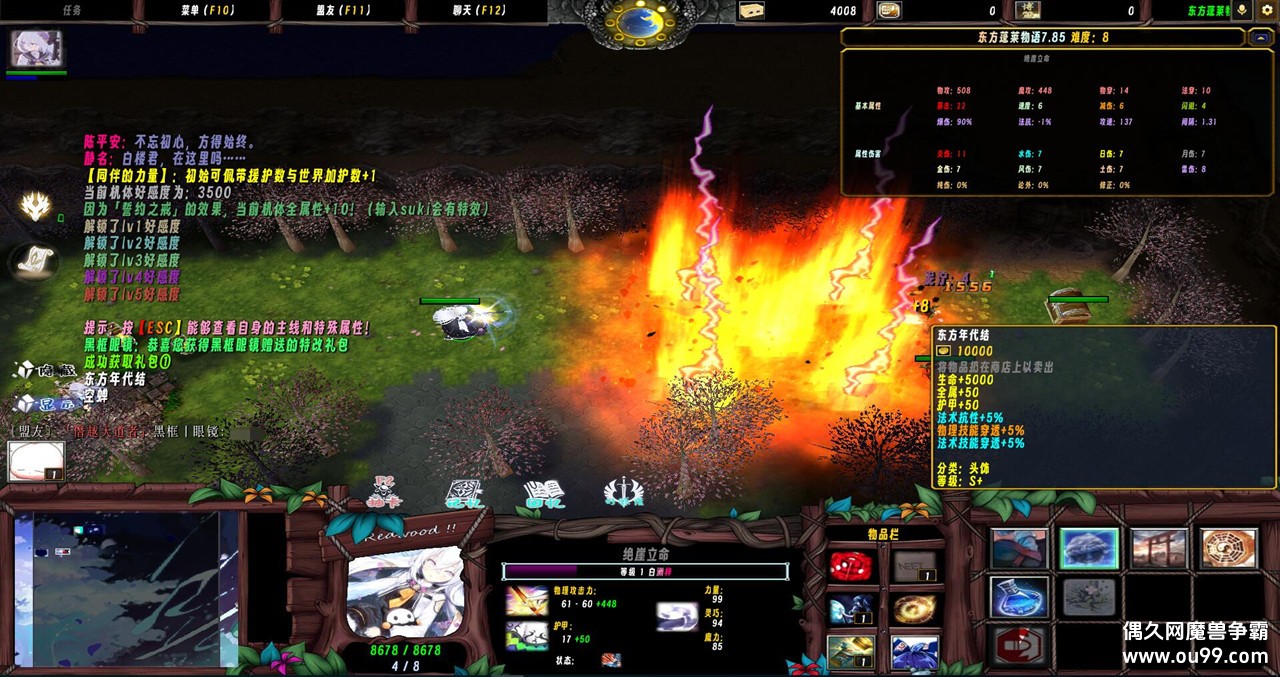Collapse the 东方蓬莱物语 scoreboard panel

pyautogui.click(x=1261, y=38)
